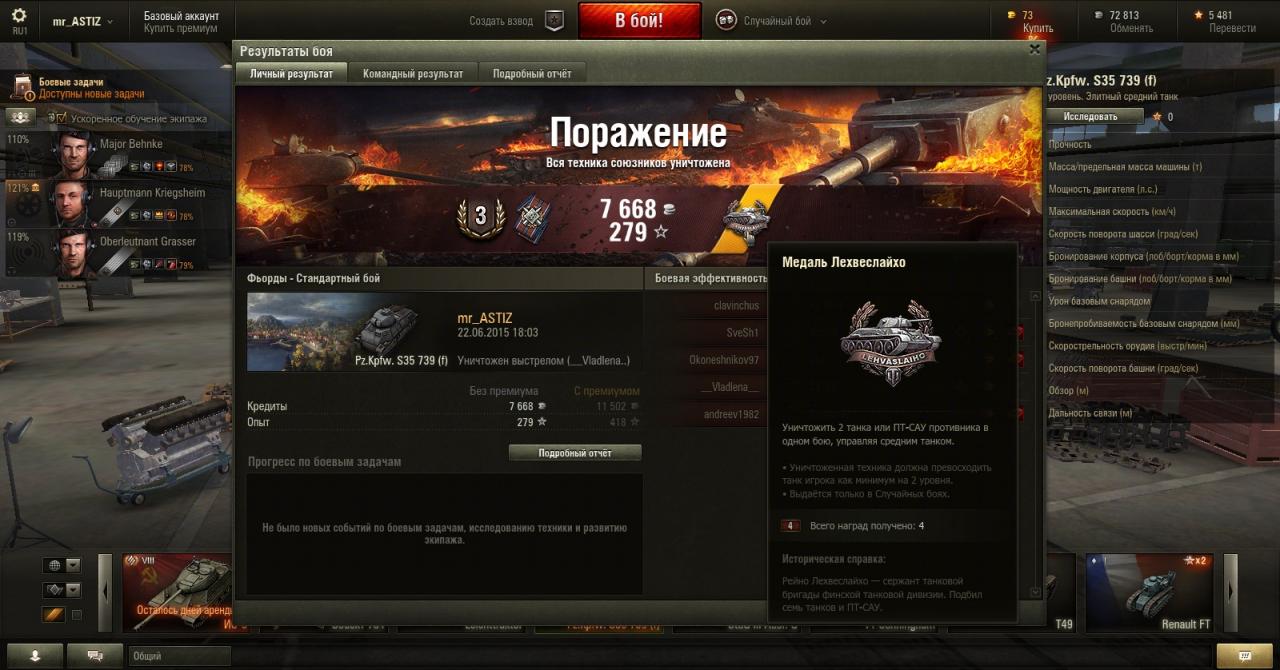1280x670 pixels.
Task: Close the battle results window
Action: [x=1035, y=49]
